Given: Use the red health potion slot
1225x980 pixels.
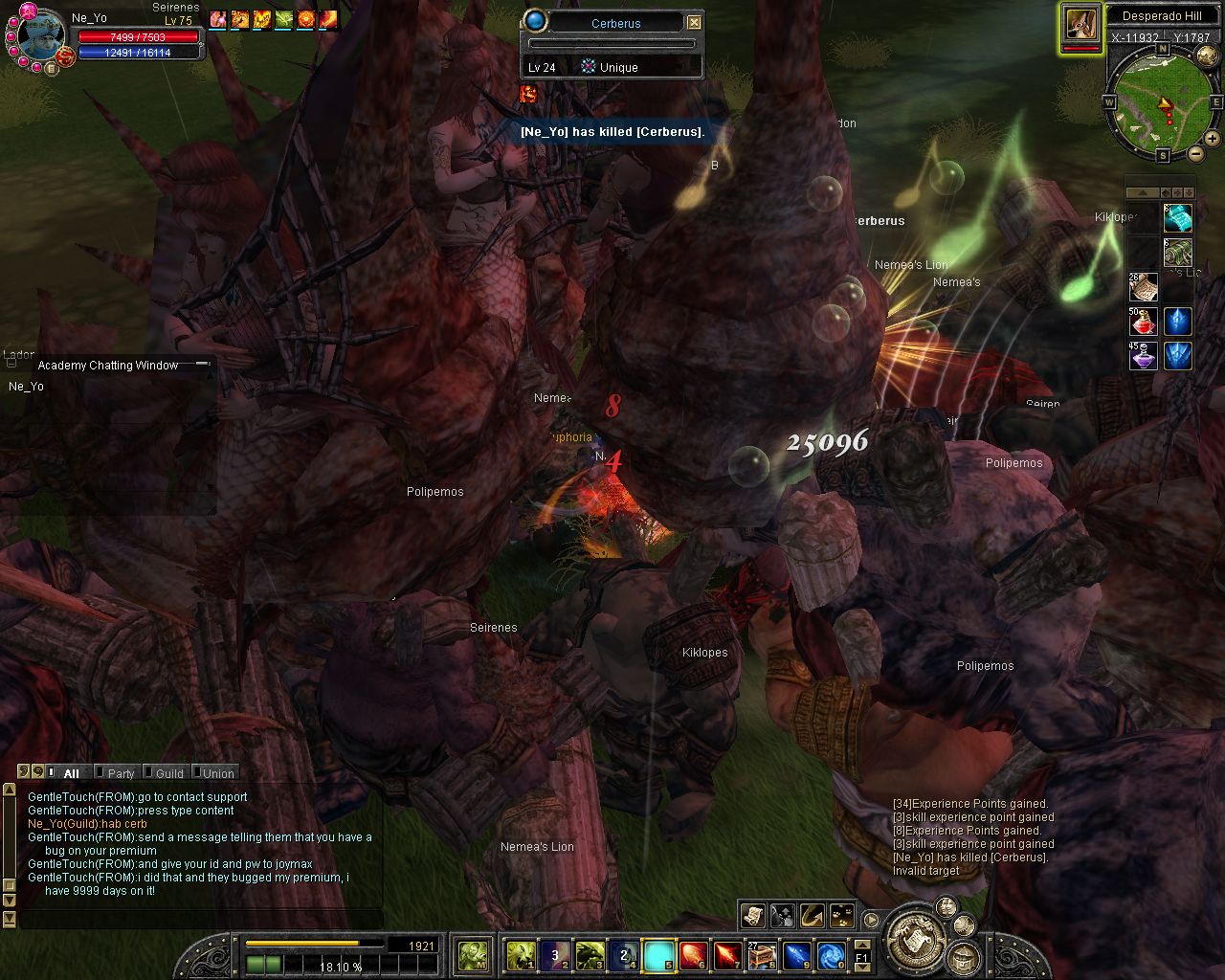Looking at the screenshot, I should tap(1145, 322).
